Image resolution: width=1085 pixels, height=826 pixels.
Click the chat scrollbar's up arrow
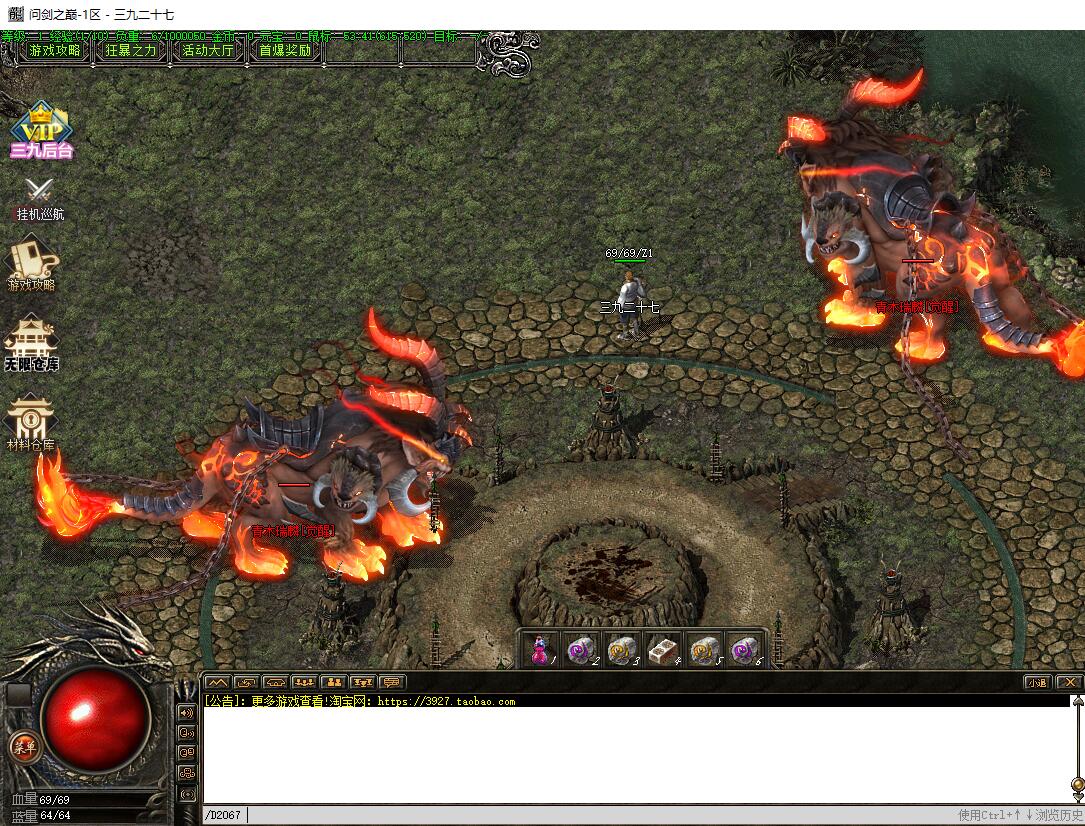tap(1077, 701)
